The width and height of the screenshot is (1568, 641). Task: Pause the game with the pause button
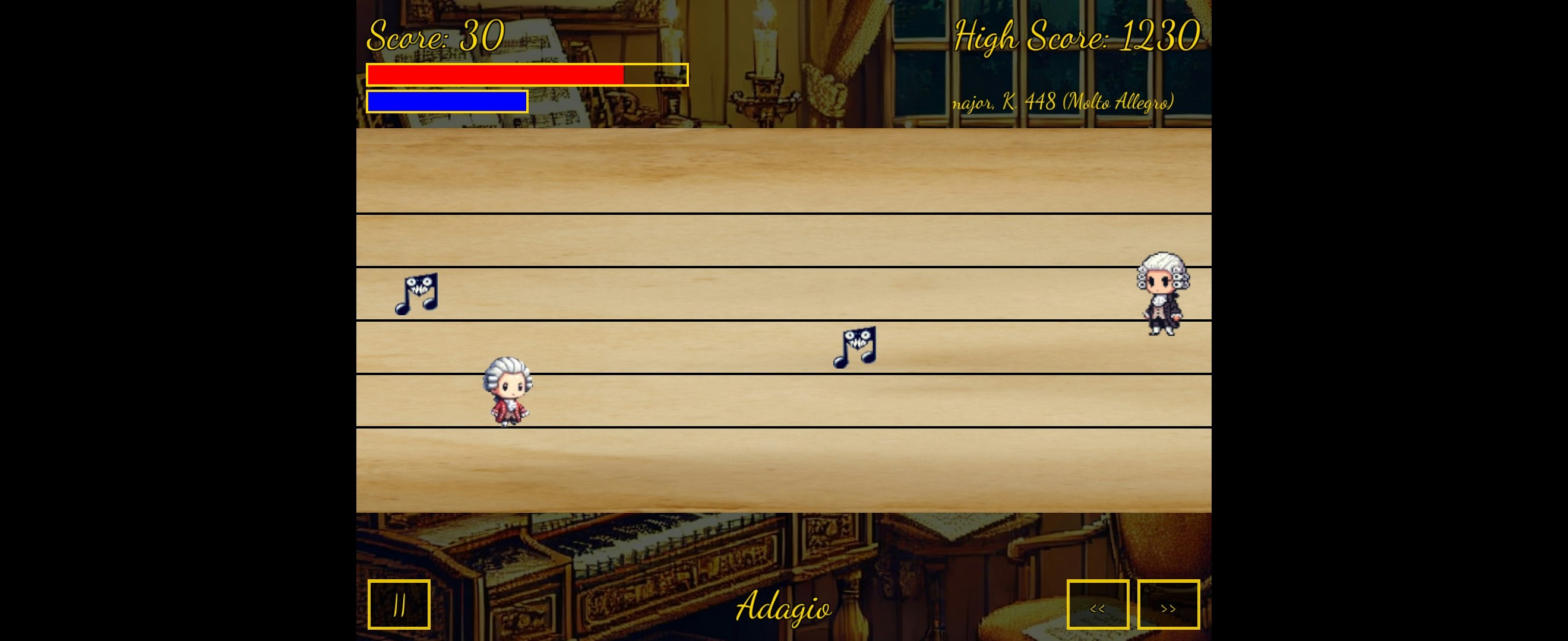click(399, 604)
